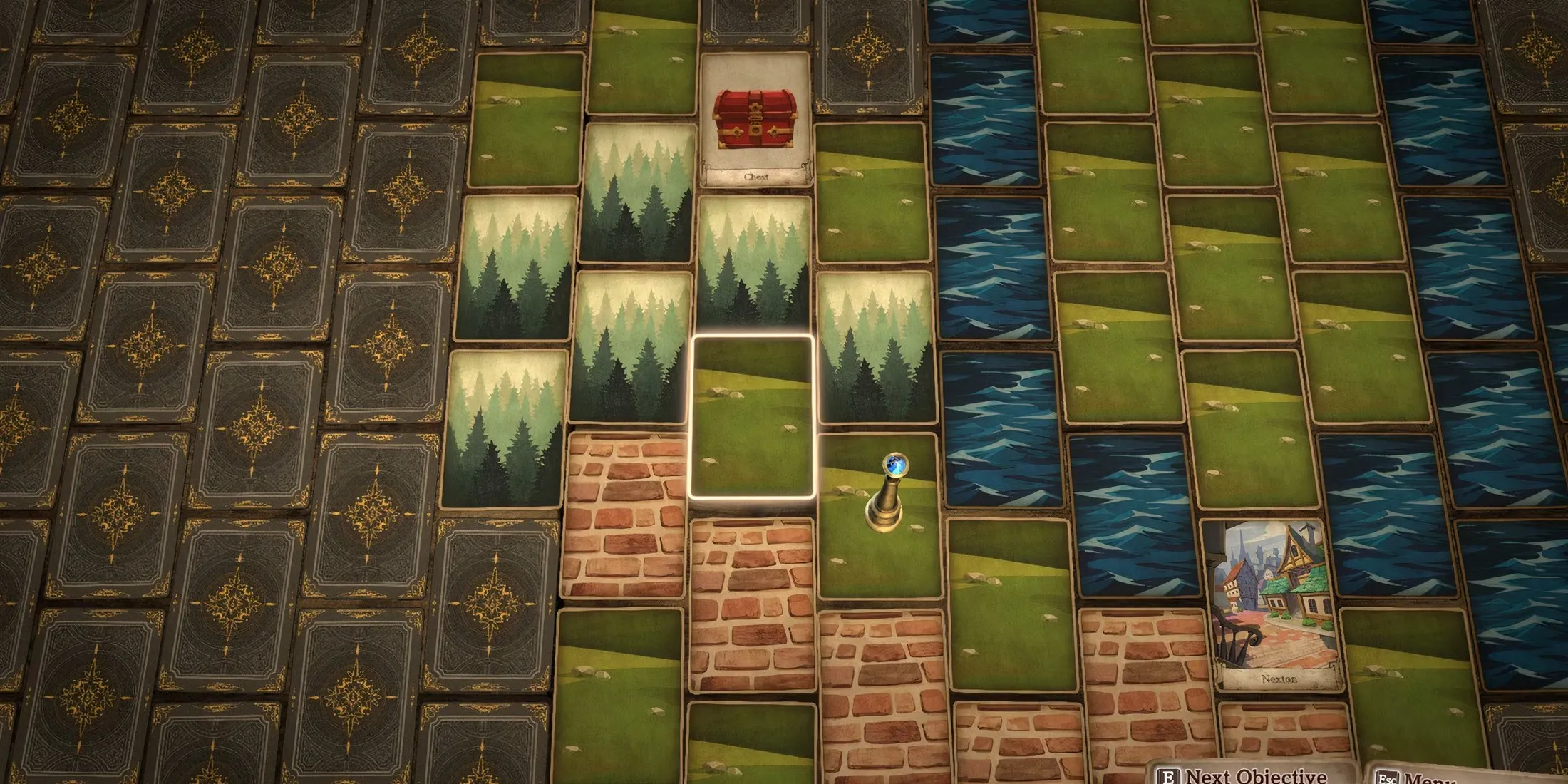Screen dimensions: 1568x784
Task: Select the red Chest card
Action: click(755, 121)
